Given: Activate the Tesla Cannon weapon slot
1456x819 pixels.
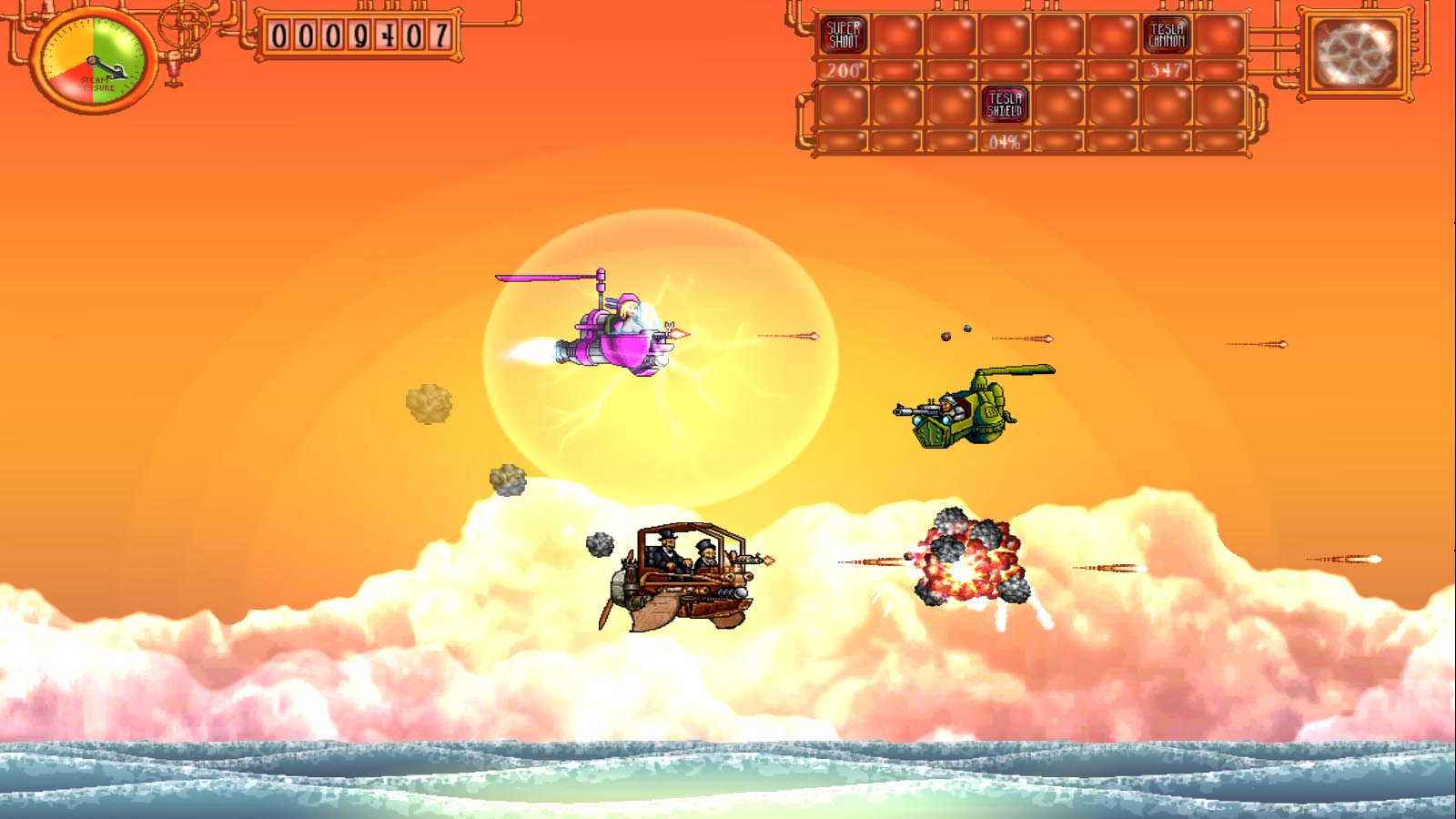Looking at the screenshot, I should pos(1165,34).
